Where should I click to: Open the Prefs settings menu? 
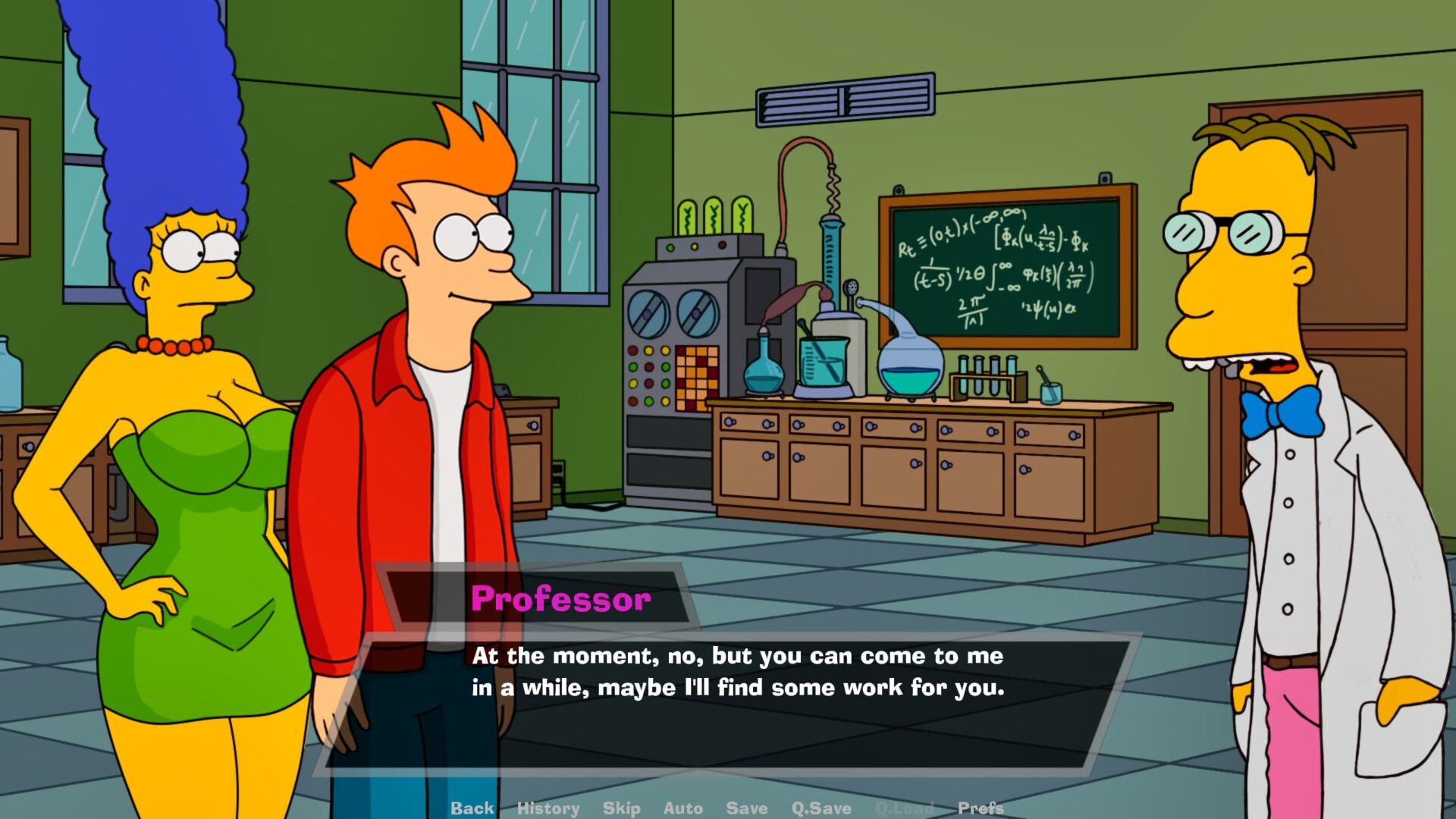pos(980,808)
